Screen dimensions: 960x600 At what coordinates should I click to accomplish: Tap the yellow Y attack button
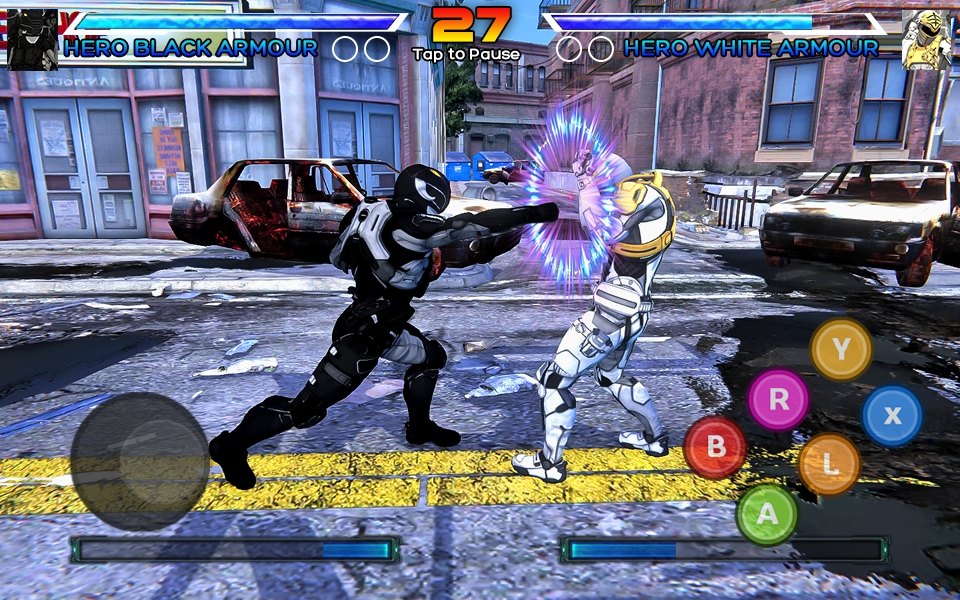pos(841,349)
